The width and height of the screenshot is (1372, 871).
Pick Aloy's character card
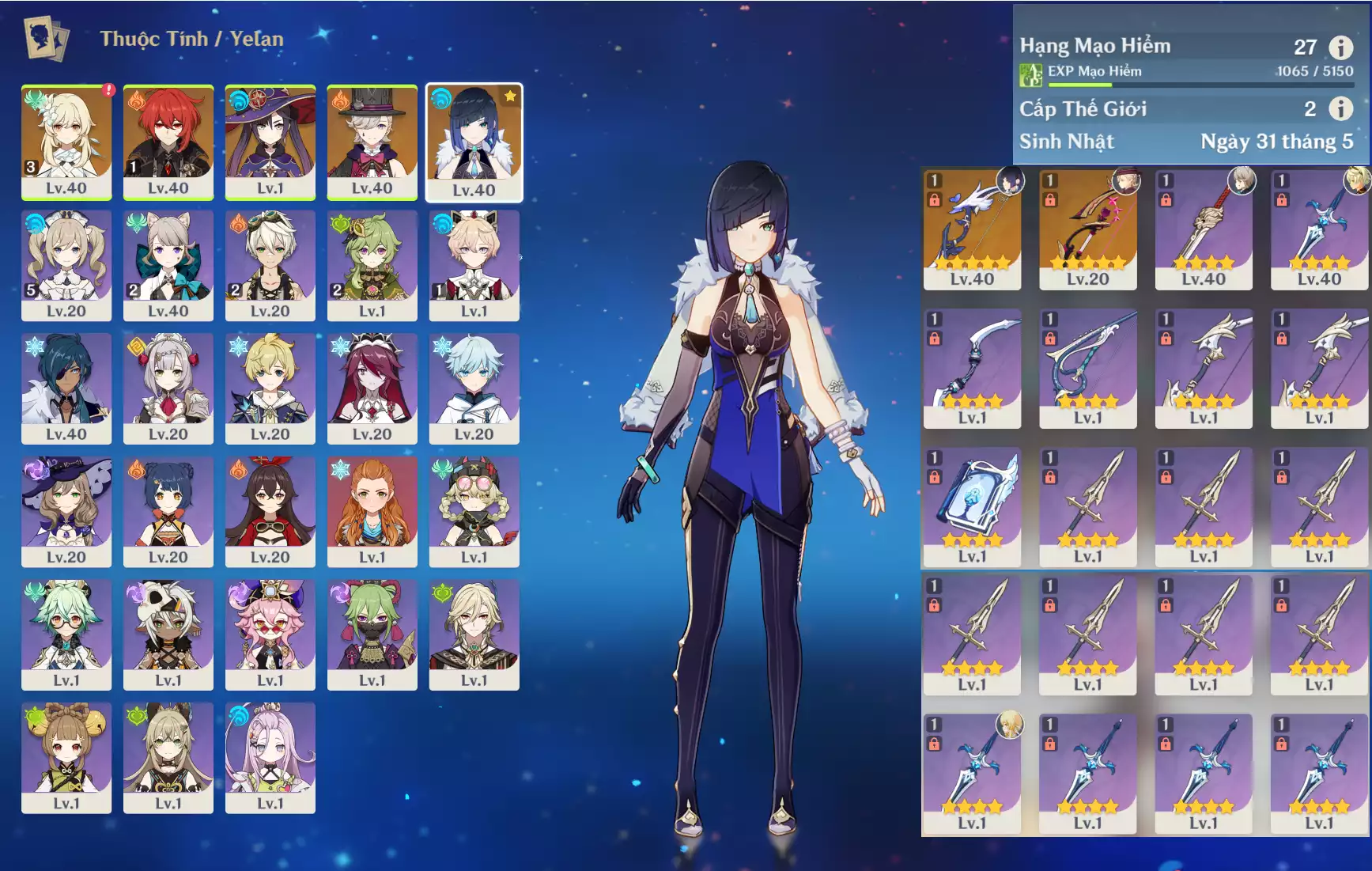tap(372, 511)
